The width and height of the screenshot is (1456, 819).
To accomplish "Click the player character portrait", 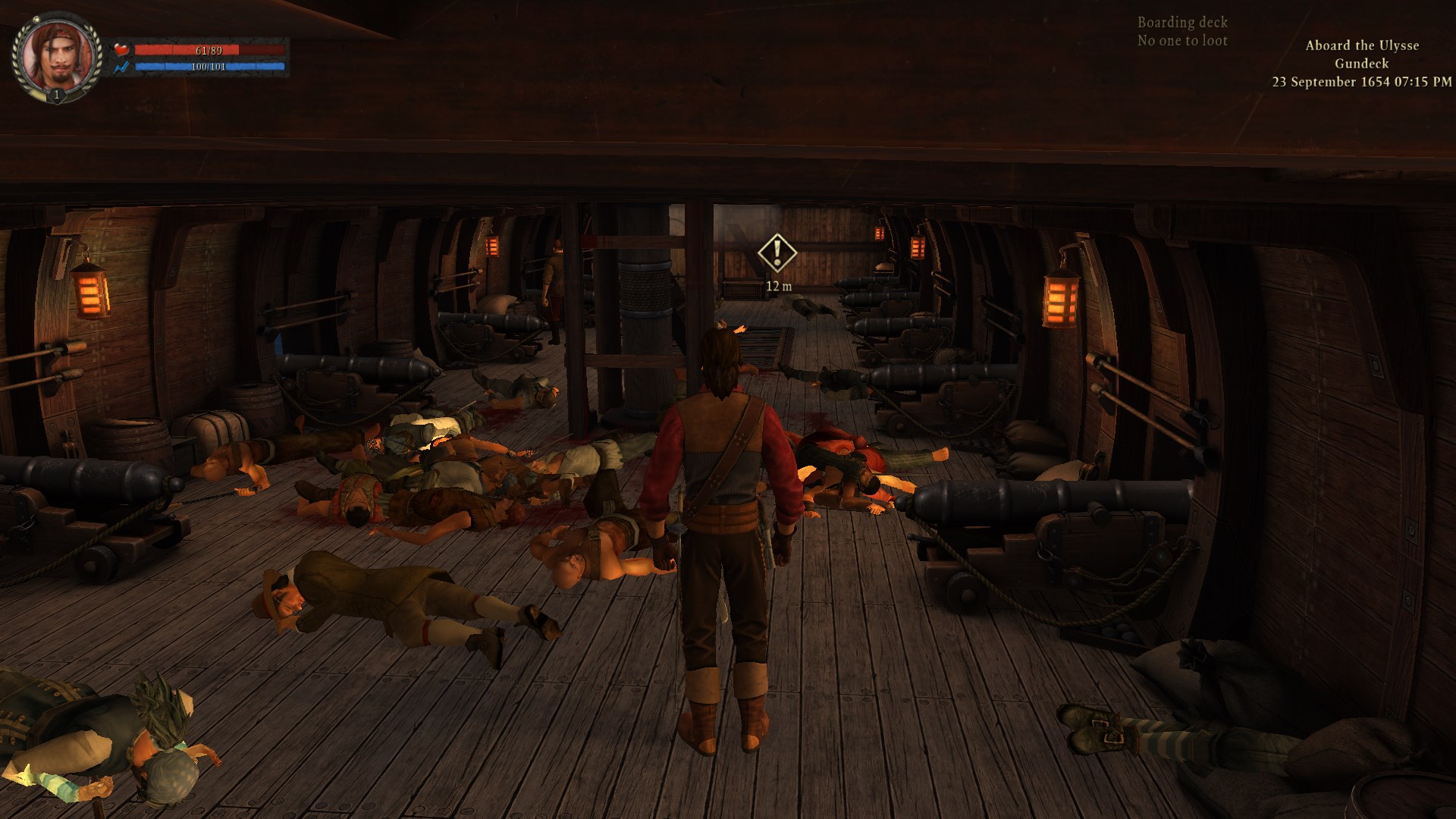I will pyautogui.click(x=55, y=55).
